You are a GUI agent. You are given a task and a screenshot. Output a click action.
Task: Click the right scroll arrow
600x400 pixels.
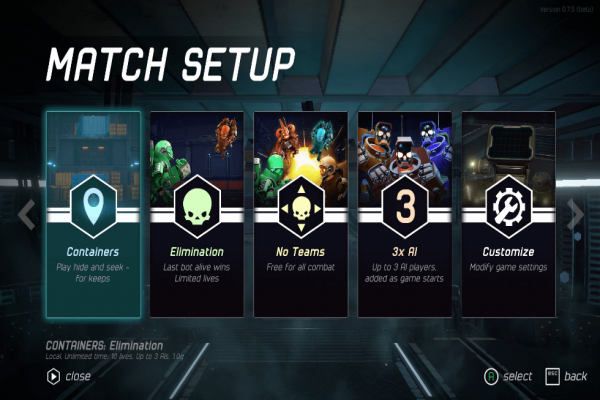pos(575,213)
